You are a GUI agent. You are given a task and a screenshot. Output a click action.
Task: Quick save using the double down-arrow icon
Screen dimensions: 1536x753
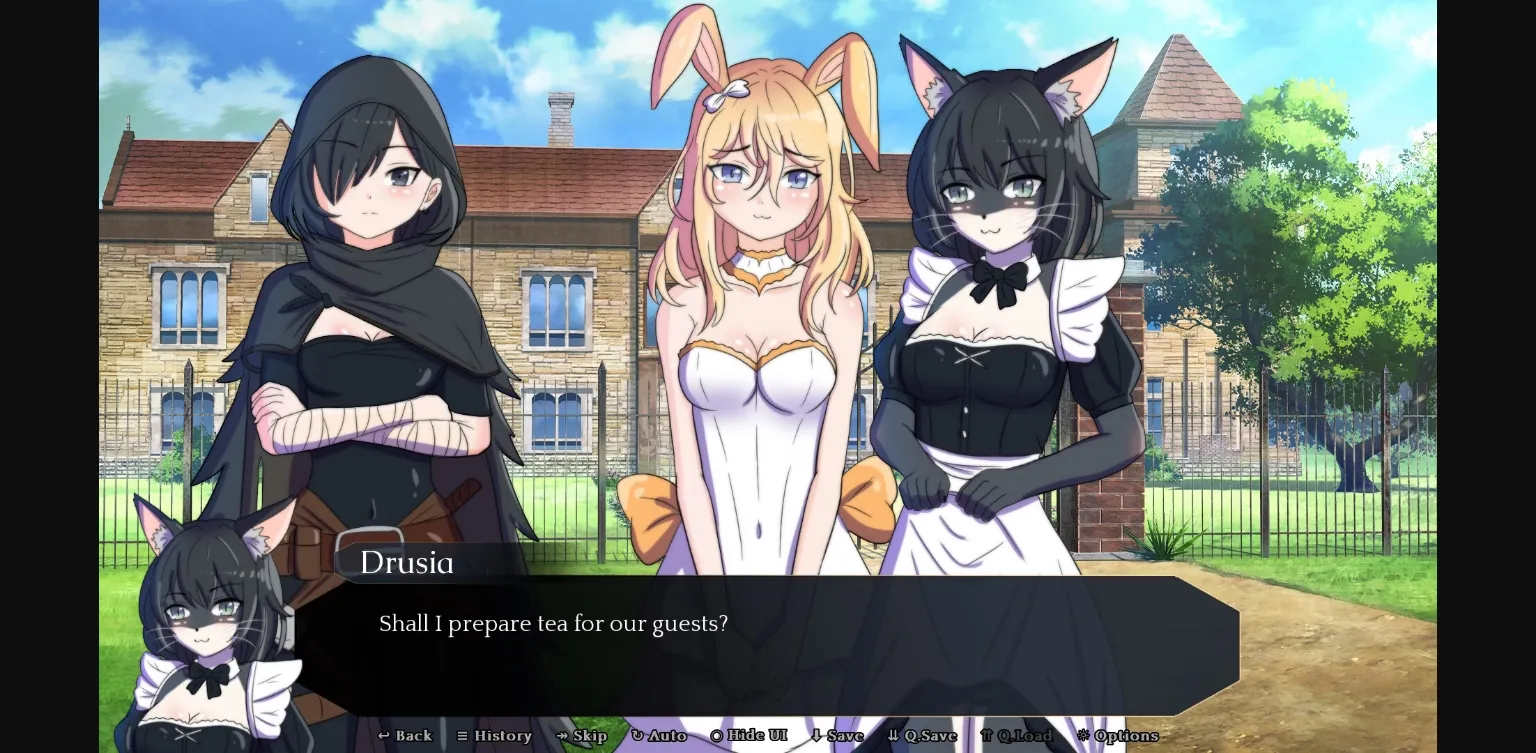(x=894, y=736)
